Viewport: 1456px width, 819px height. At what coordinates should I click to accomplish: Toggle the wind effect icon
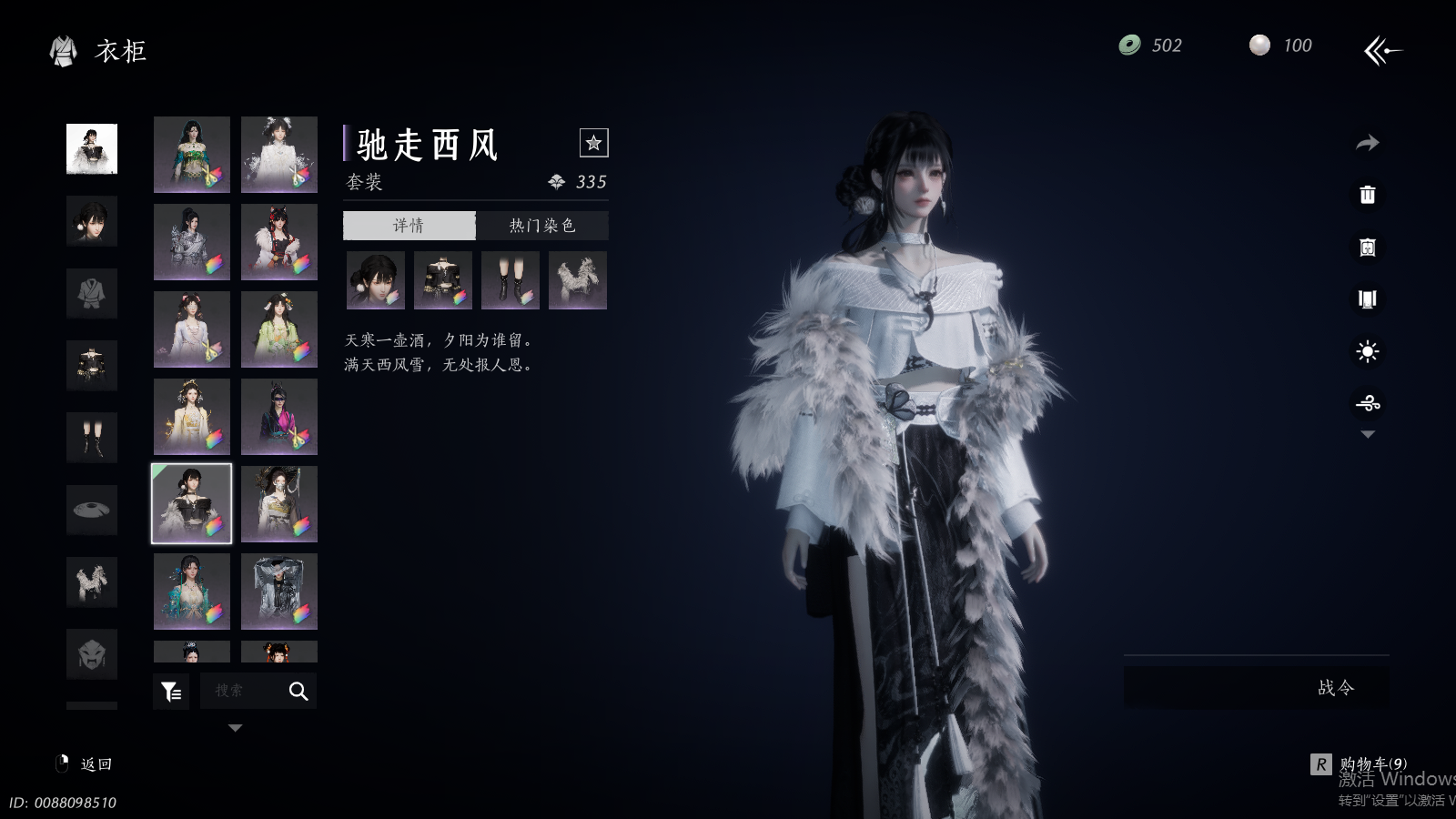(x=1367, y=403)
